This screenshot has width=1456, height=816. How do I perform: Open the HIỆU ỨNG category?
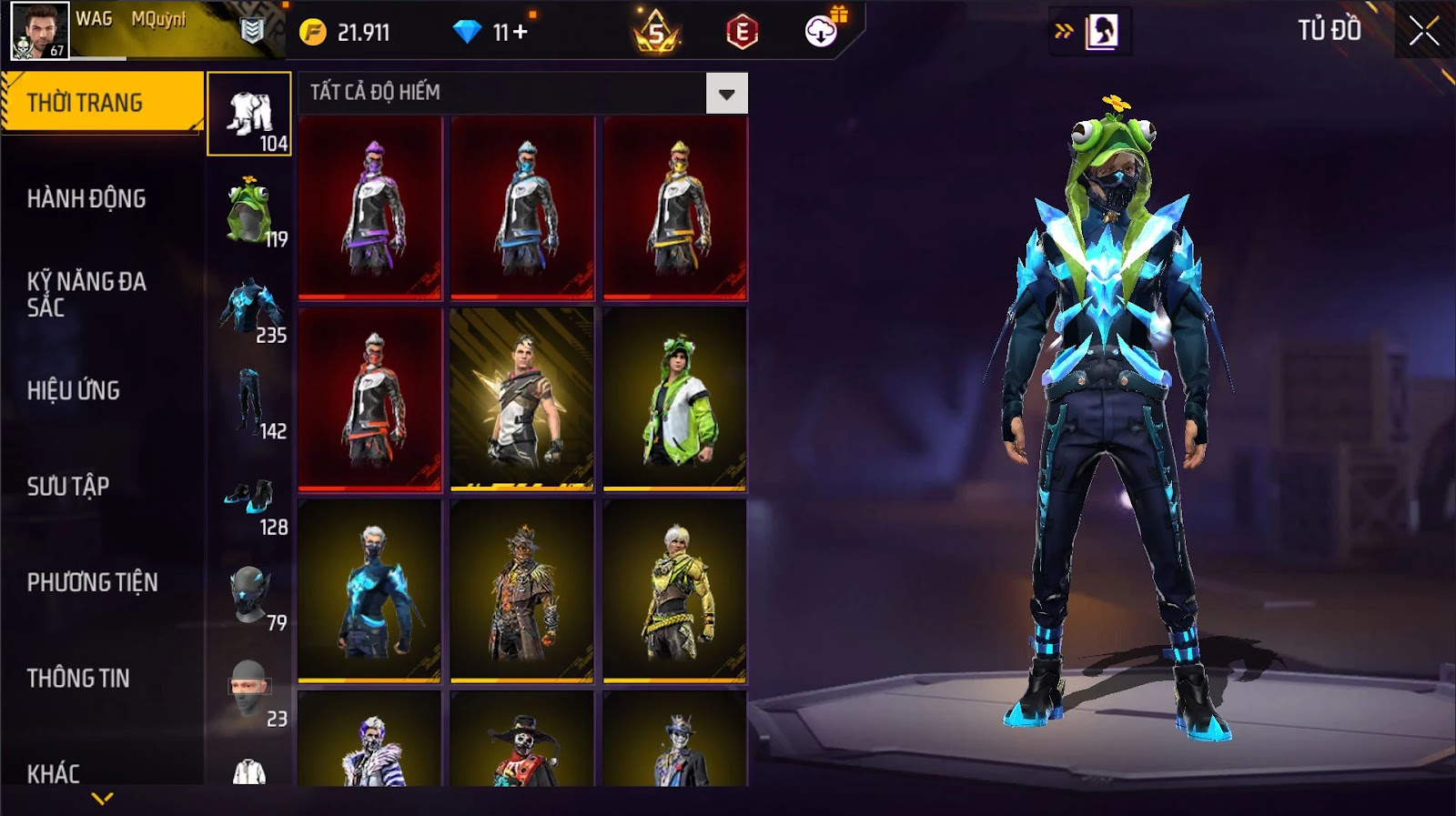pos(74,390)
